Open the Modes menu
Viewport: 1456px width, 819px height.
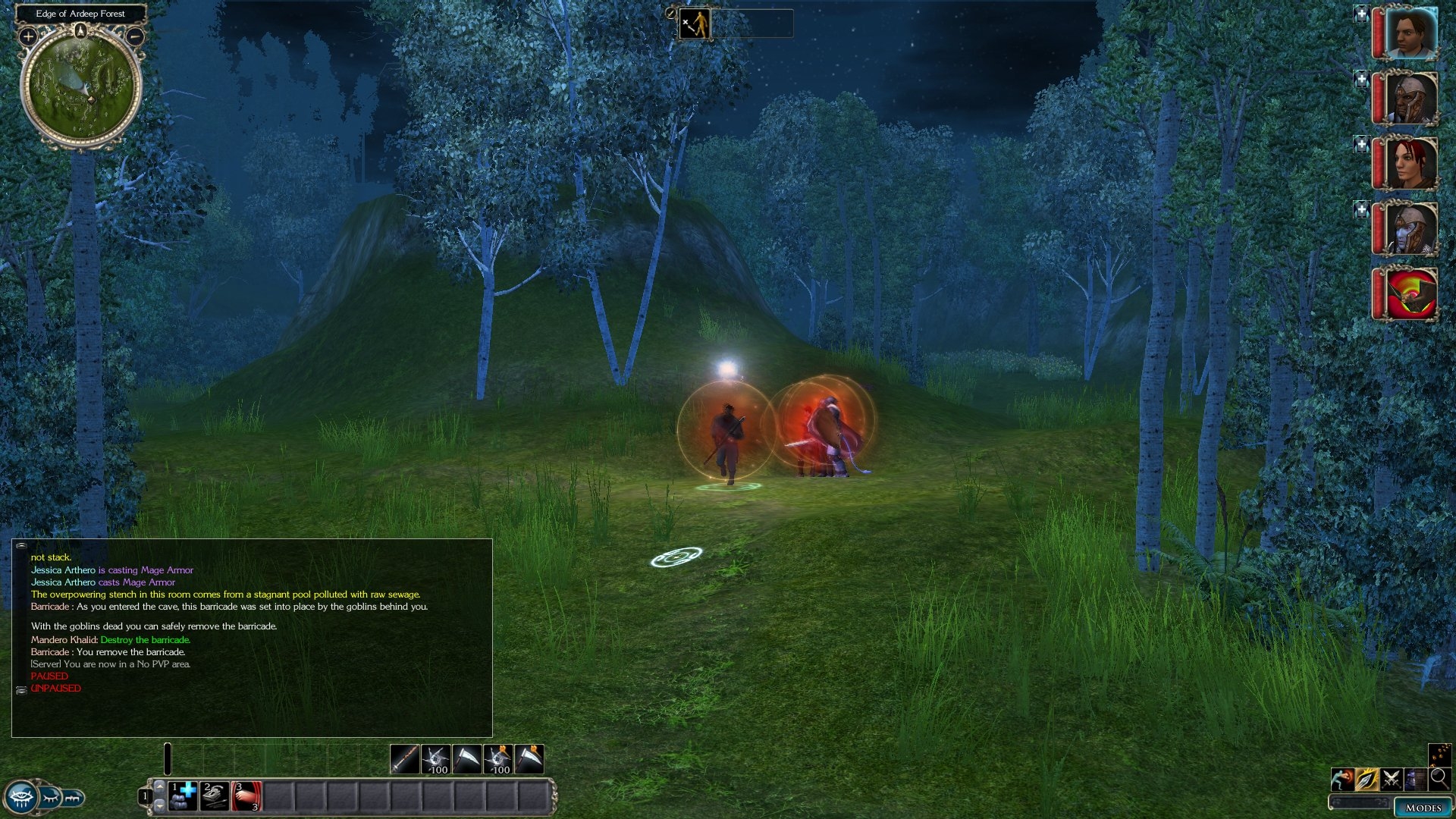click(1423, 808)
